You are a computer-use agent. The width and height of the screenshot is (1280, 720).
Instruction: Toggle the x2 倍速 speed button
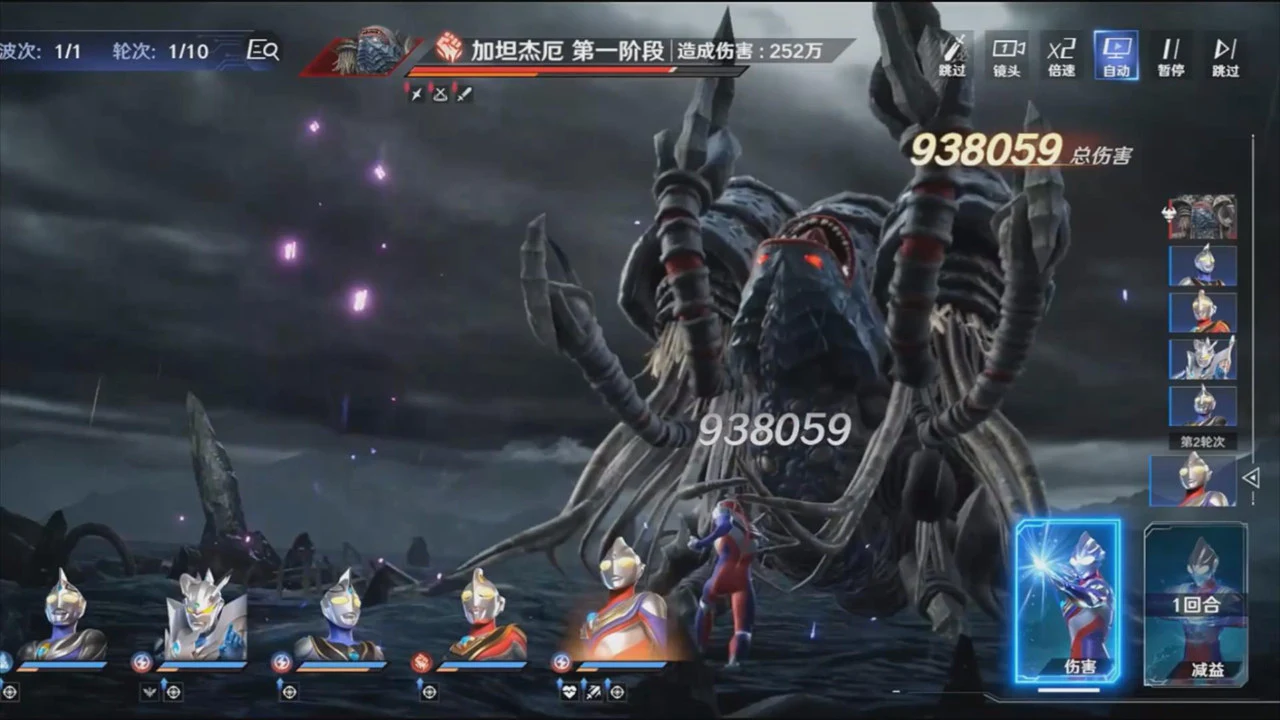[1061, 55]
